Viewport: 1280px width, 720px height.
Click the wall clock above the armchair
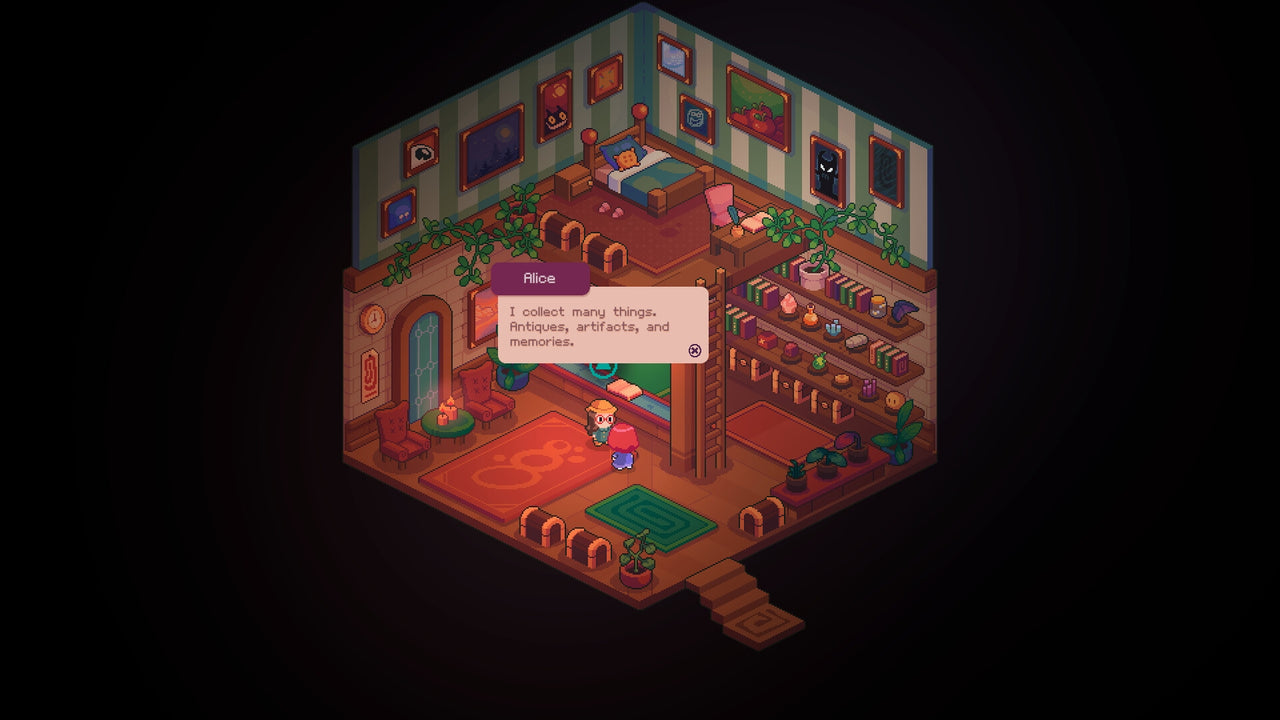371,318
